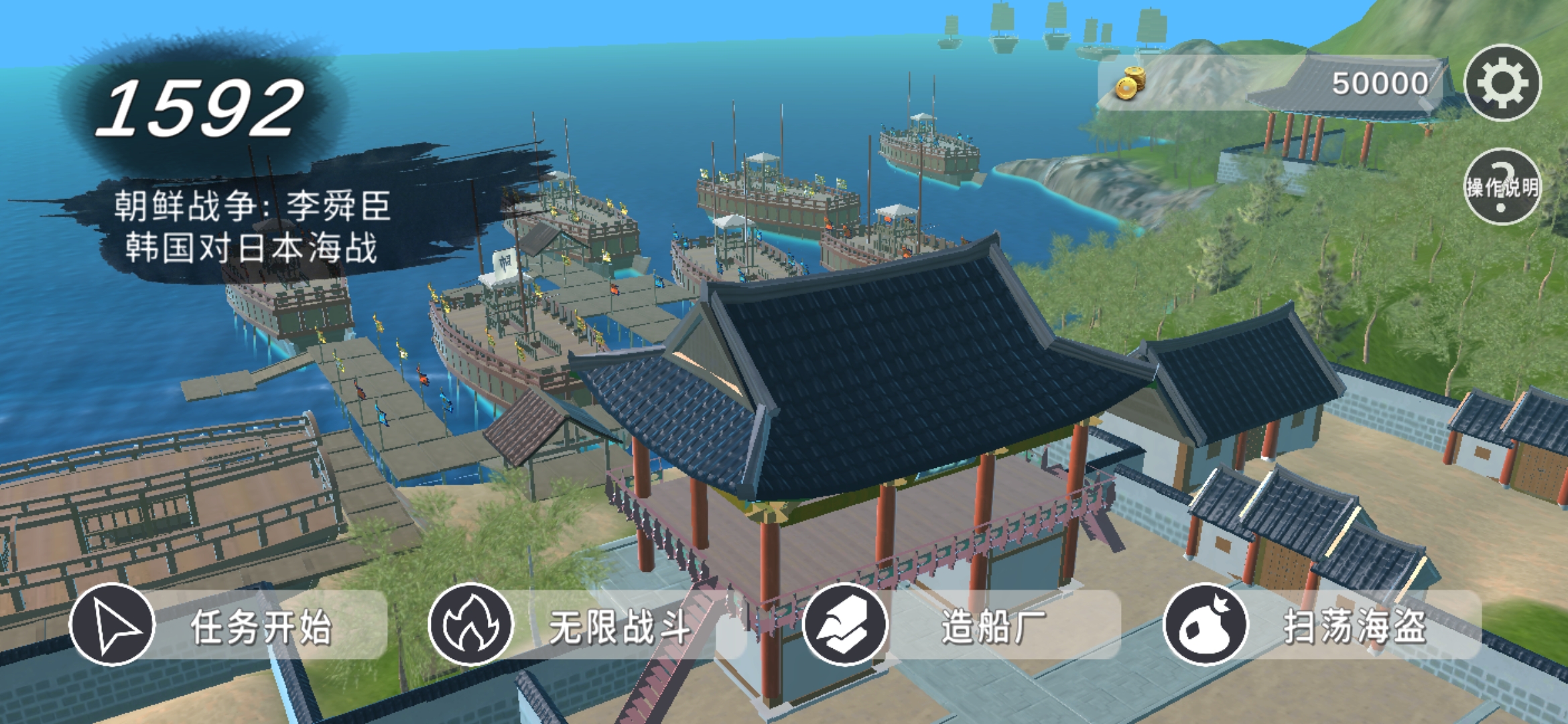Screen dimensions: 1568x724
Task: Click the currency panel behind the coins
Action: (1273, 80)
